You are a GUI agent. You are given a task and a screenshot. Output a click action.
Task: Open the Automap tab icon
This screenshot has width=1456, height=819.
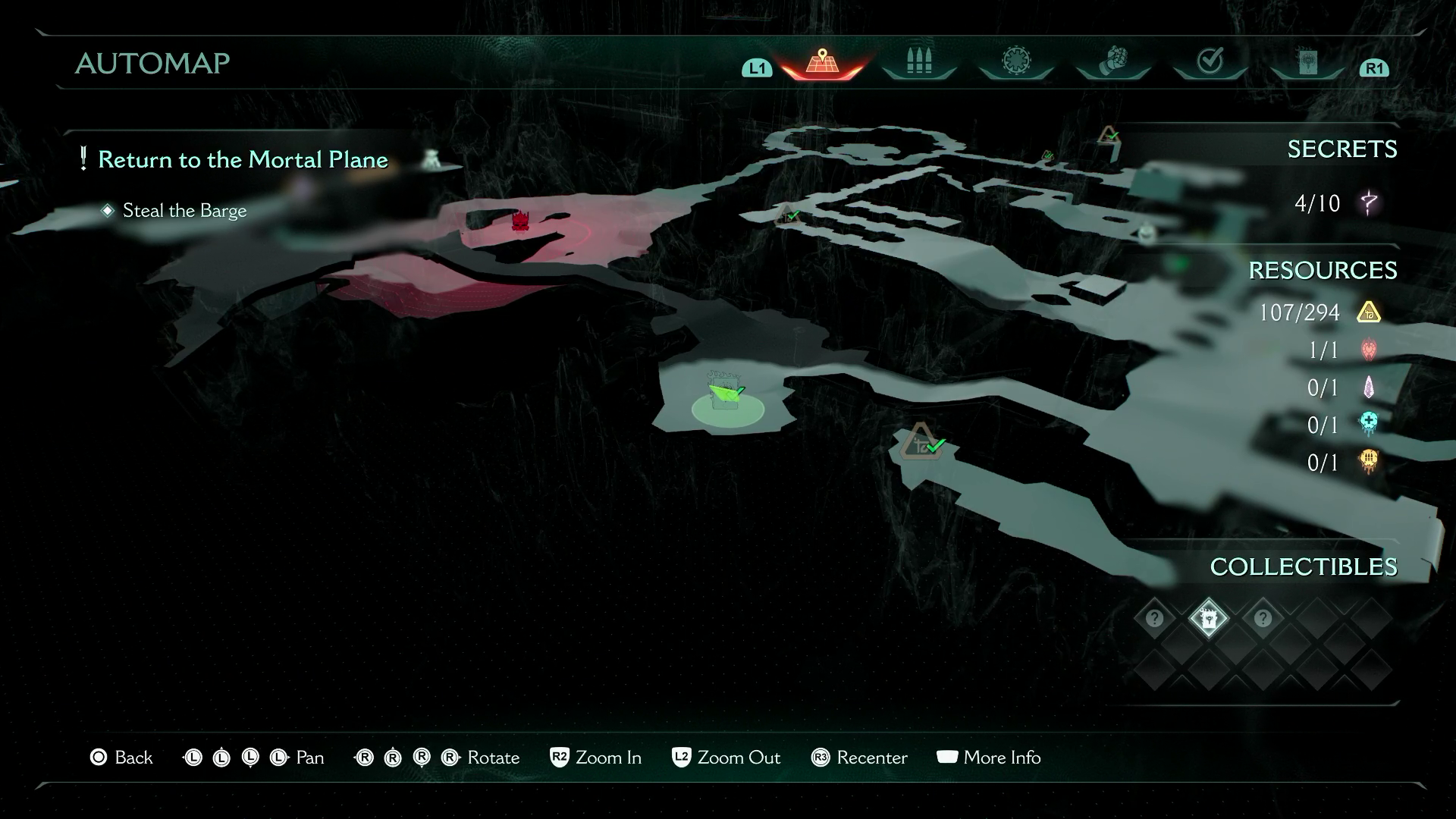[x=821, y=62]
